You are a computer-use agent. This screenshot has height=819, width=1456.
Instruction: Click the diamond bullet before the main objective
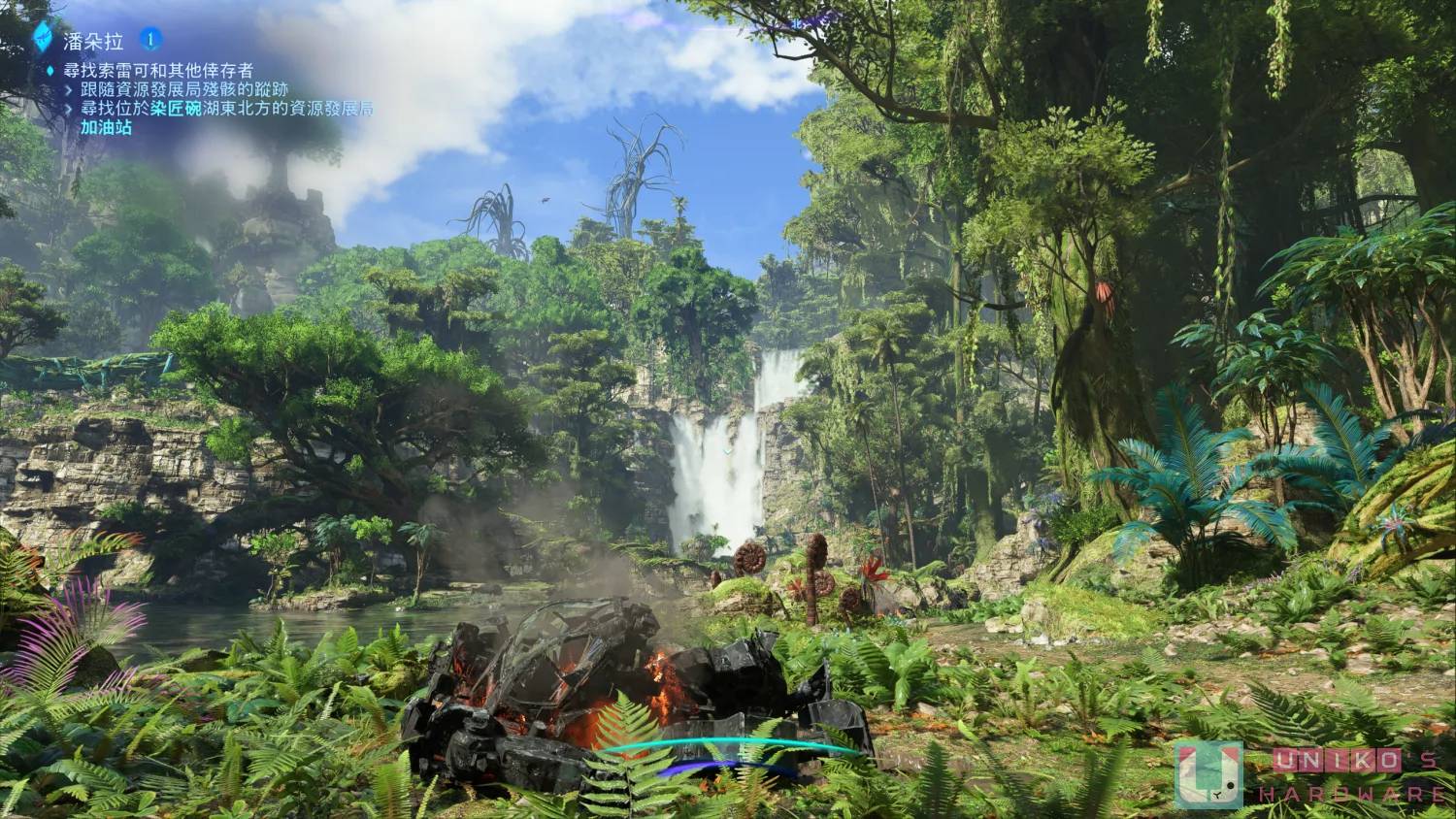pyautogui.click(x=49, y=68)
